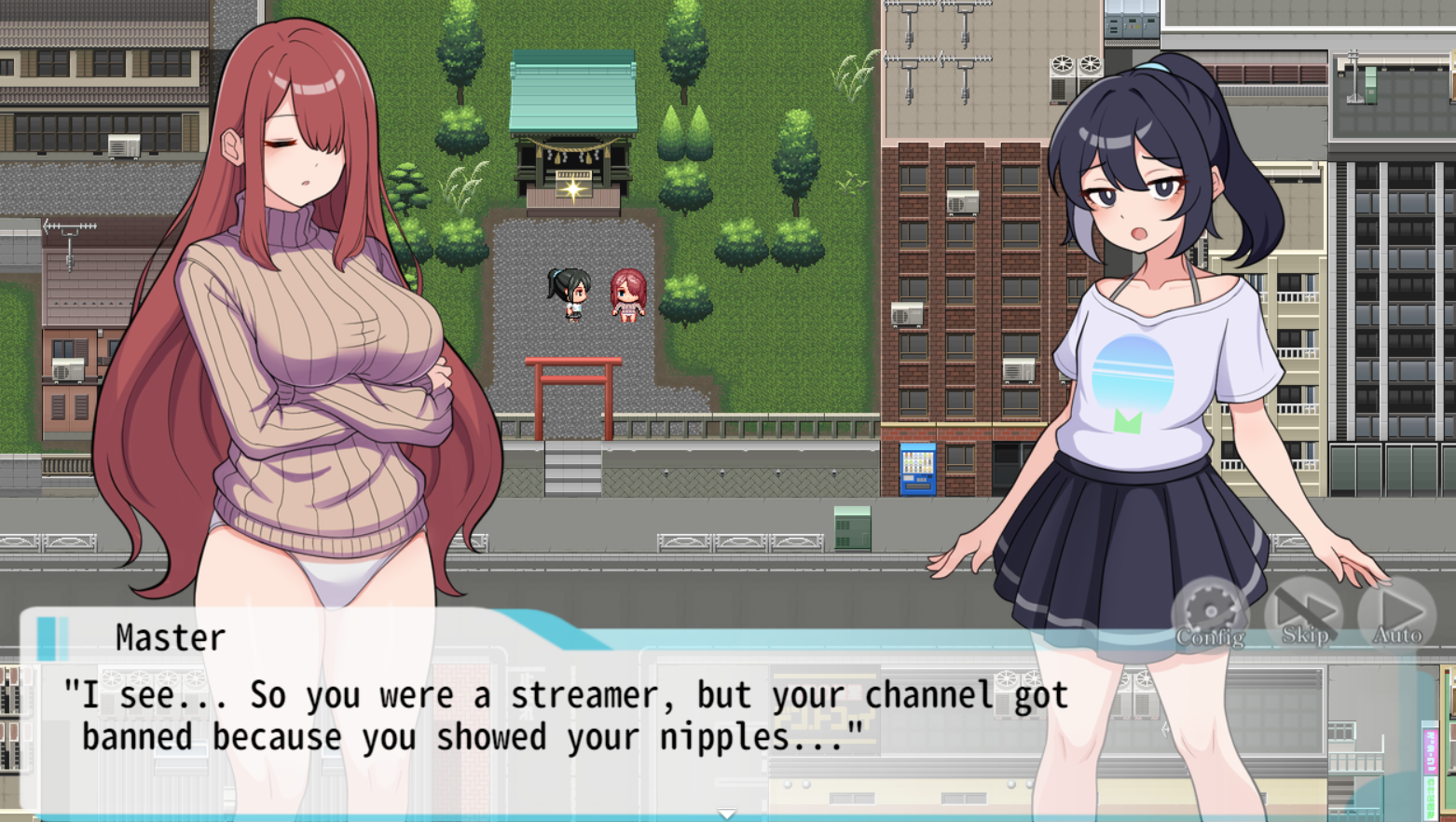Skip the dialogue with Skip button
This screenshot has height=822, width=1456.
click(x=1304, y=613)
